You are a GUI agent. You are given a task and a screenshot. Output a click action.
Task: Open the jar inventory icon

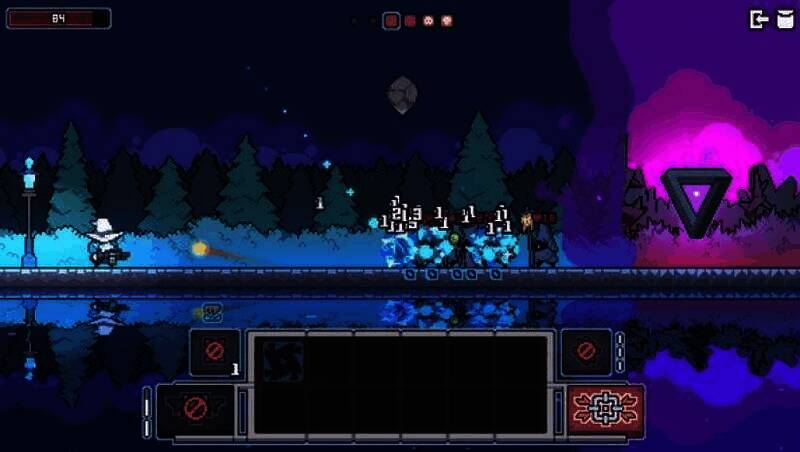coord(782,19)
